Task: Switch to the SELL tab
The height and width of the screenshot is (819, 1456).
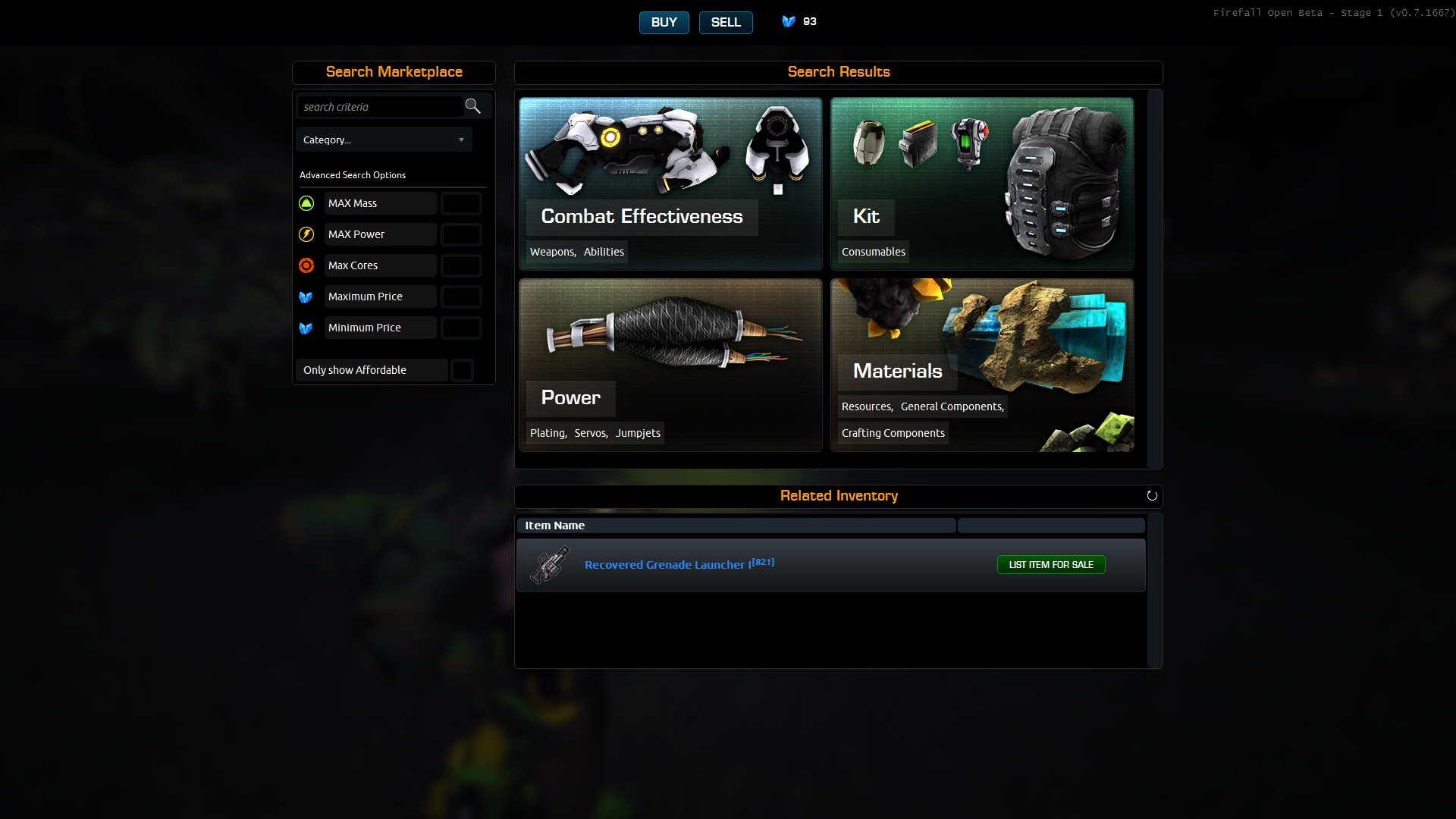Action: tap(725, 23)
